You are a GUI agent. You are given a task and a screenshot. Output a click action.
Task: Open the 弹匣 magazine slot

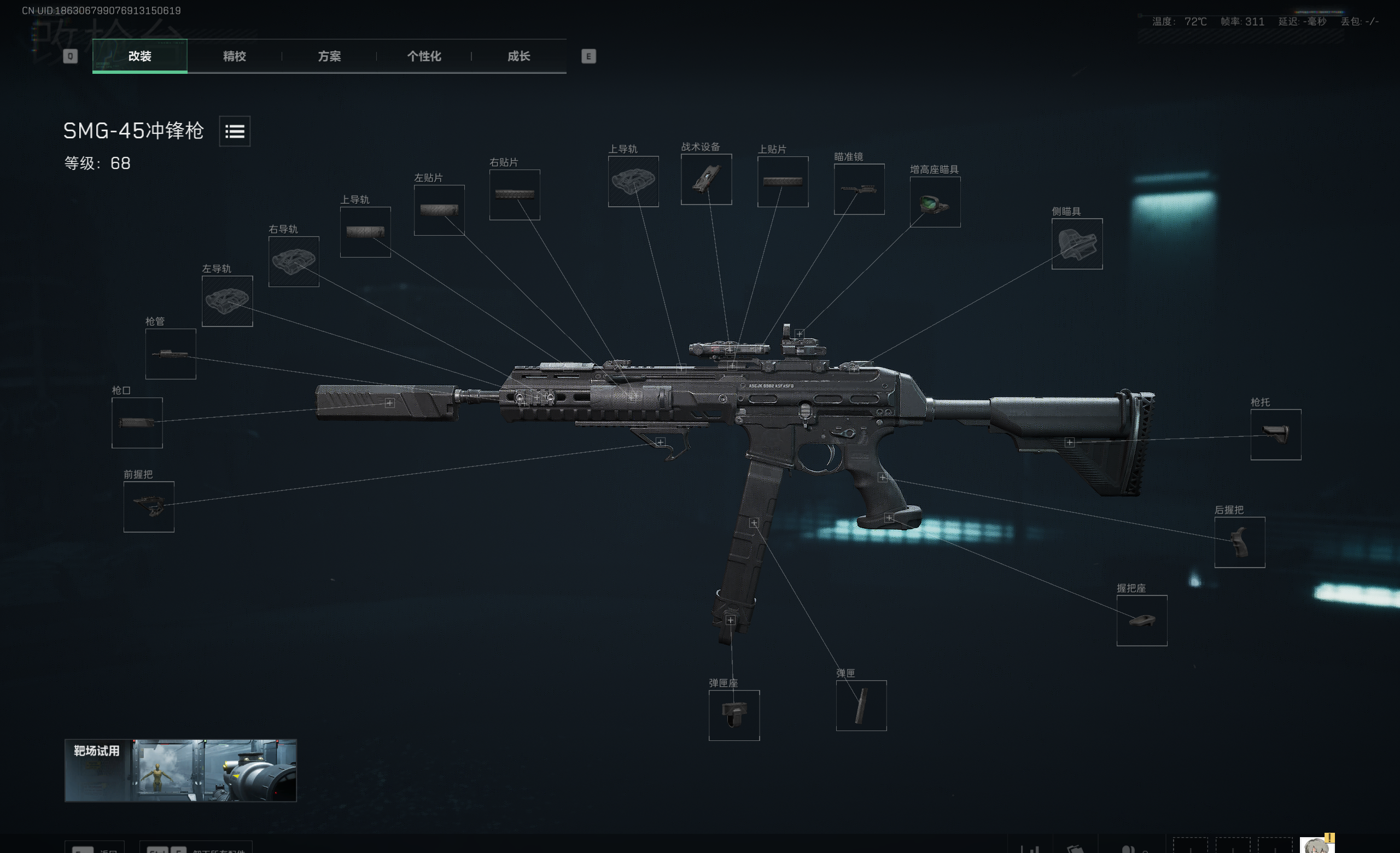tap(861, 705)
